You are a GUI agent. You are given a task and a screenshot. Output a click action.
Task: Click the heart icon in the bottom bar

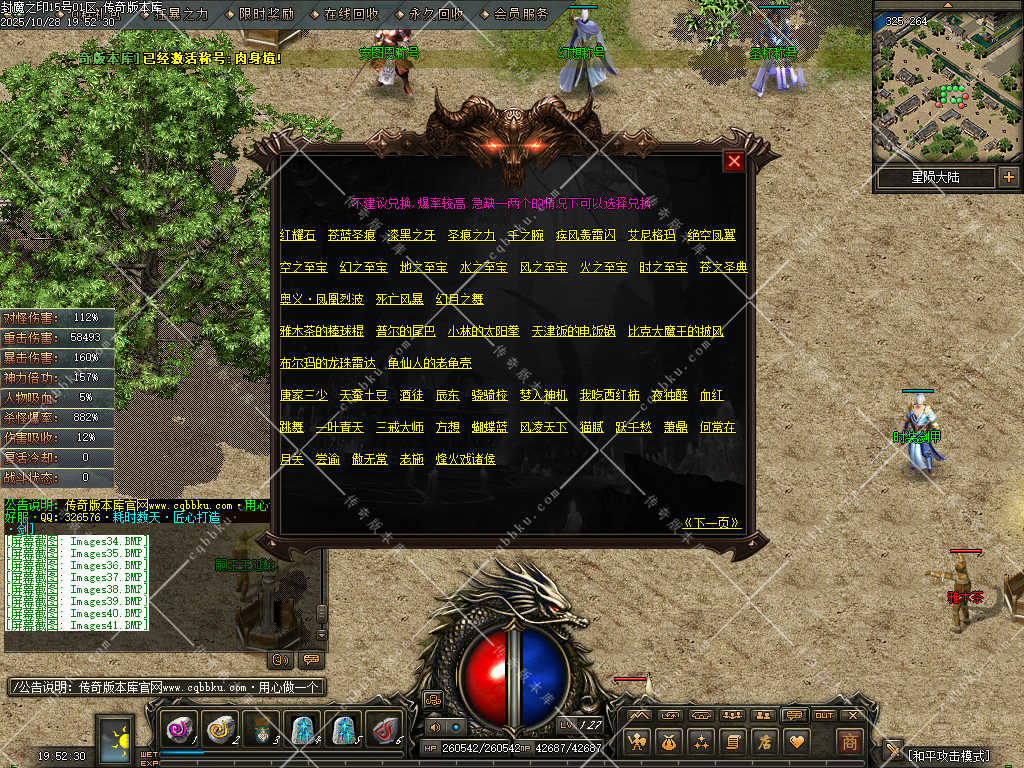coord(796,741)
